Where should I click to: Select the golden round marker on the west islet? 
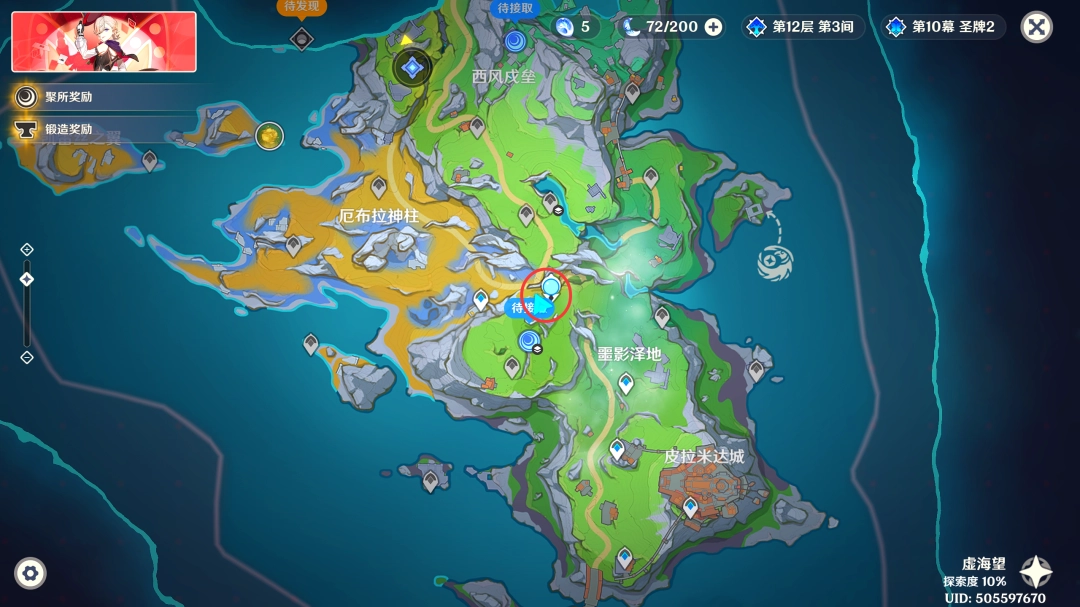(269, 135)
